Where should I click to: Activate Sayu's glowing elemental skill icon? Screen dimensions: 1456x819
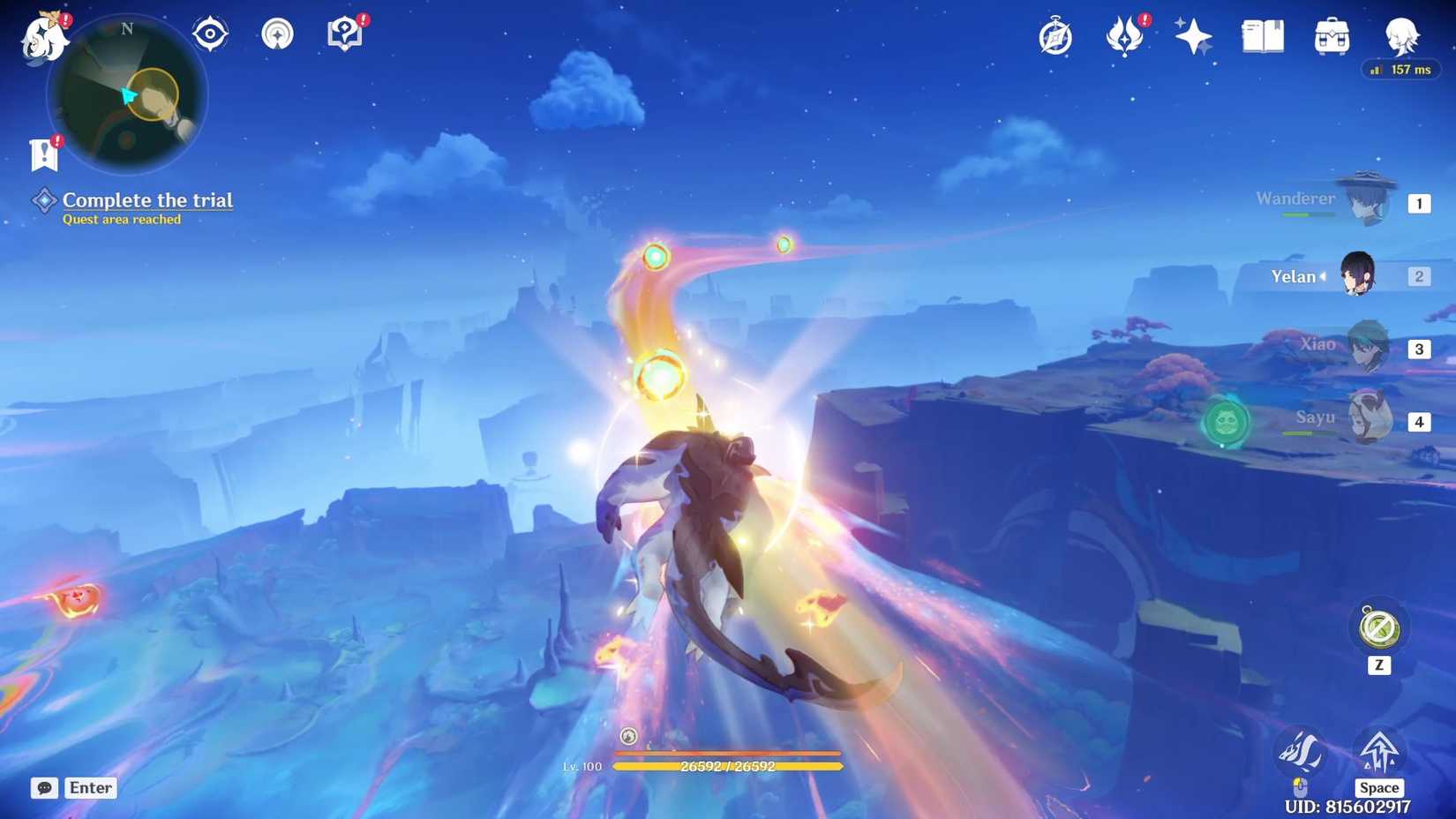1227,423
